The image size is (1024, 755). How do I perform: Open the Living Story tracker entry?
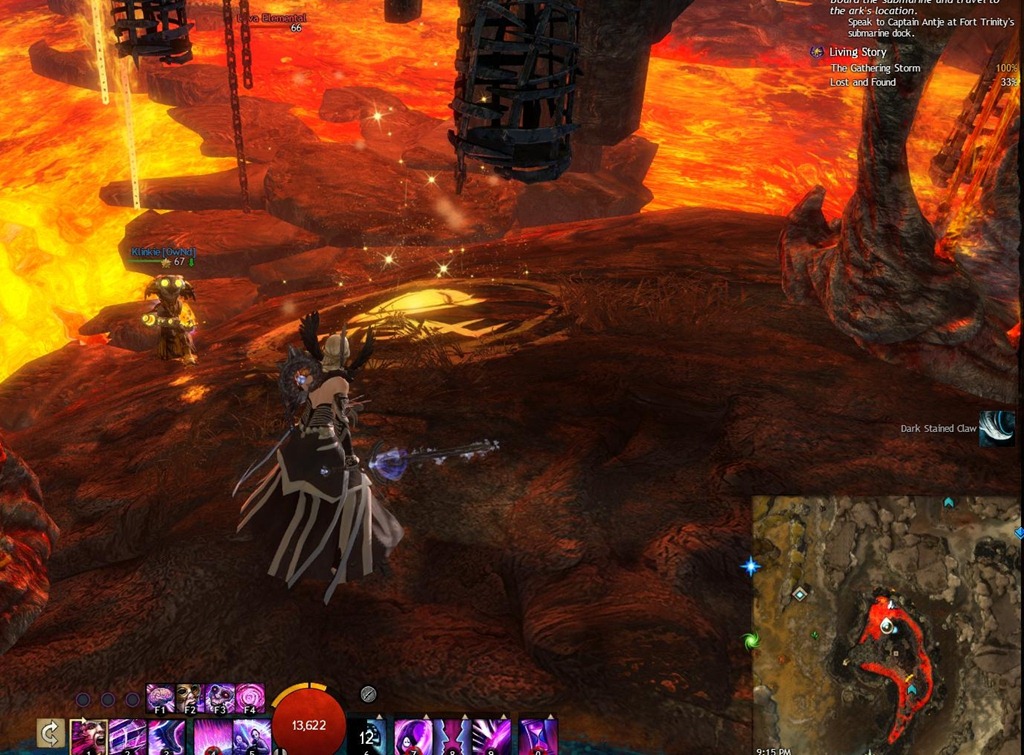tap(857, 52)
